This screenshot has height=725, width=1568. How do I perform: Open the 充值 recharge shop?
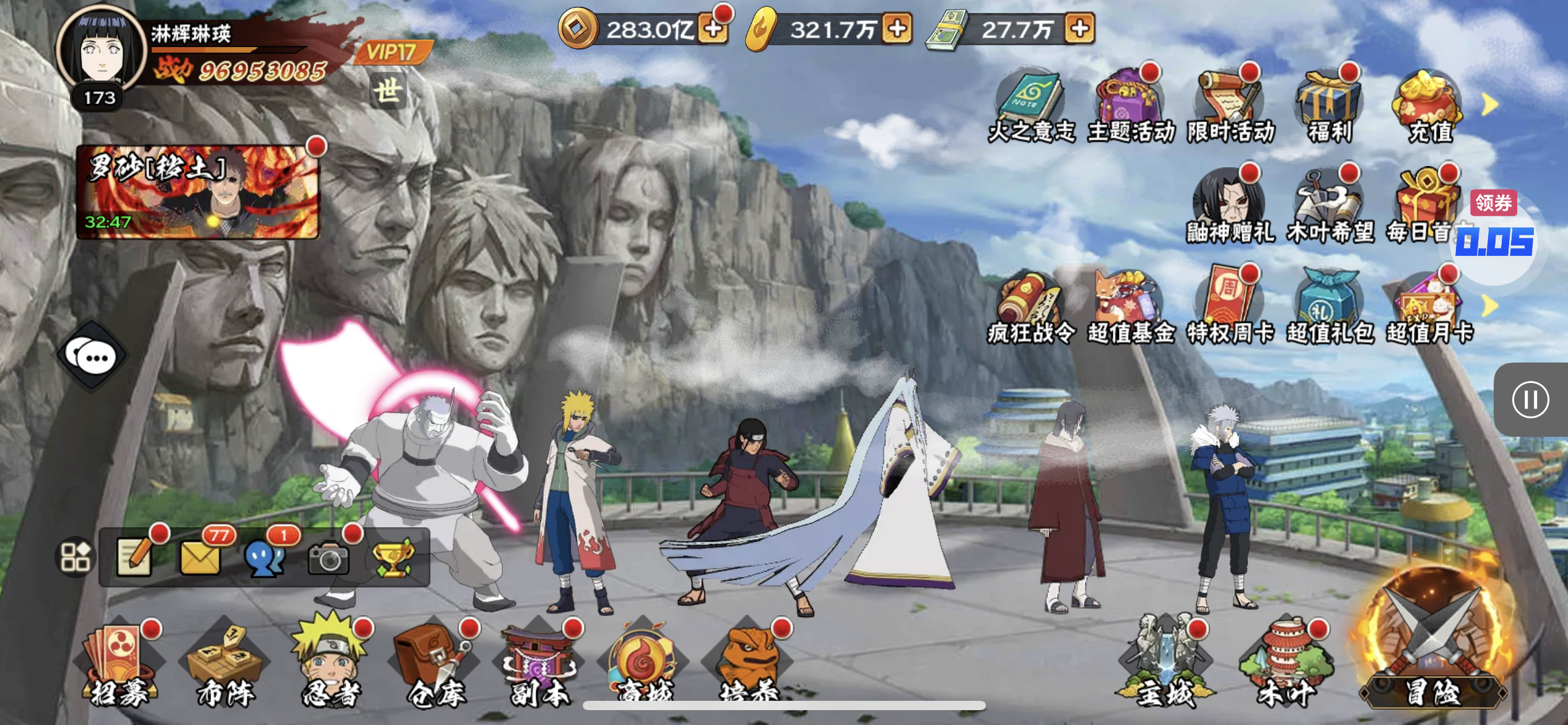[x=1429, y=107]
